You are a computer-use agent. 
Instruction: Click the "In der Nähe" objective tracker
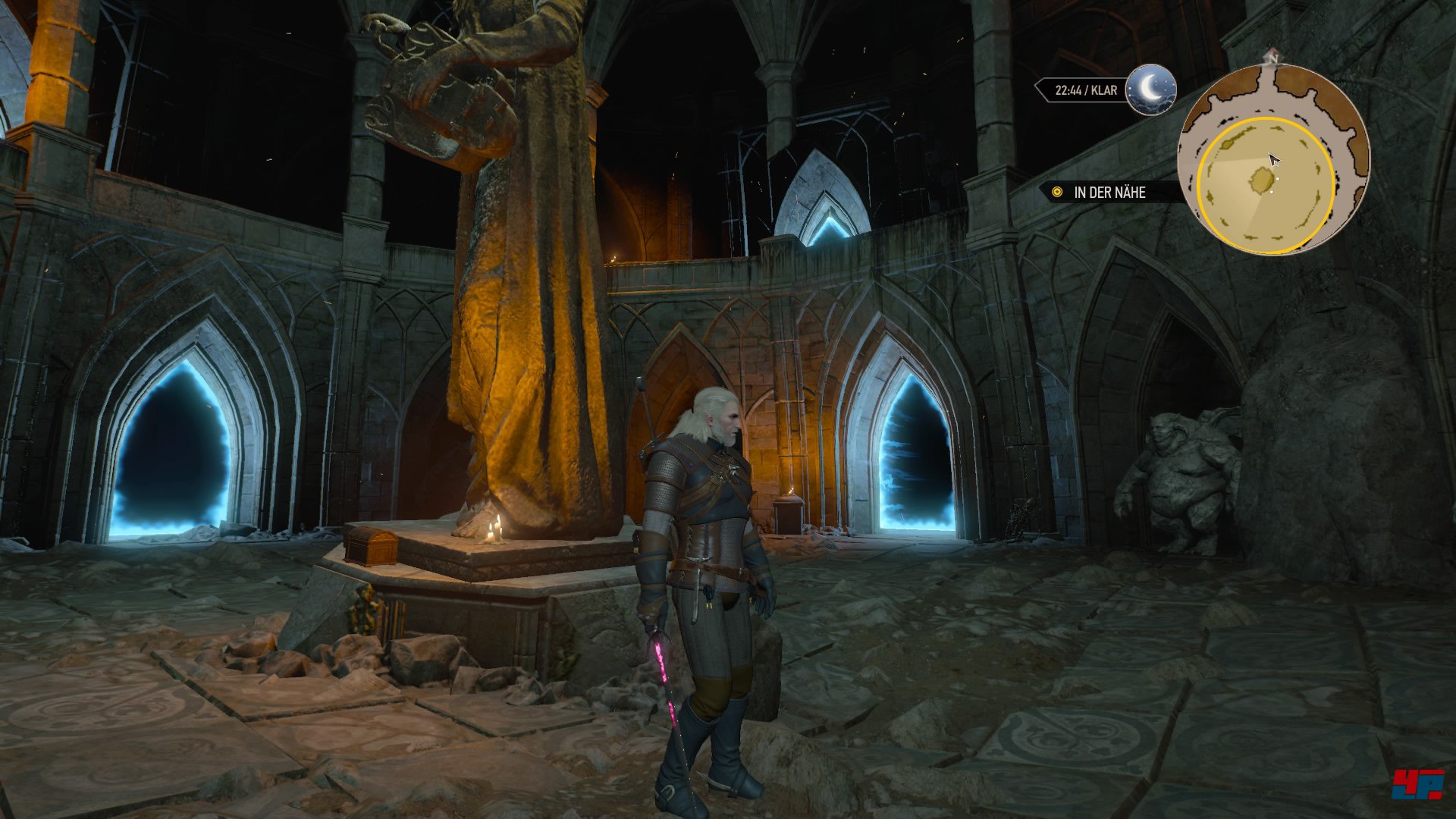(1109, 193)
